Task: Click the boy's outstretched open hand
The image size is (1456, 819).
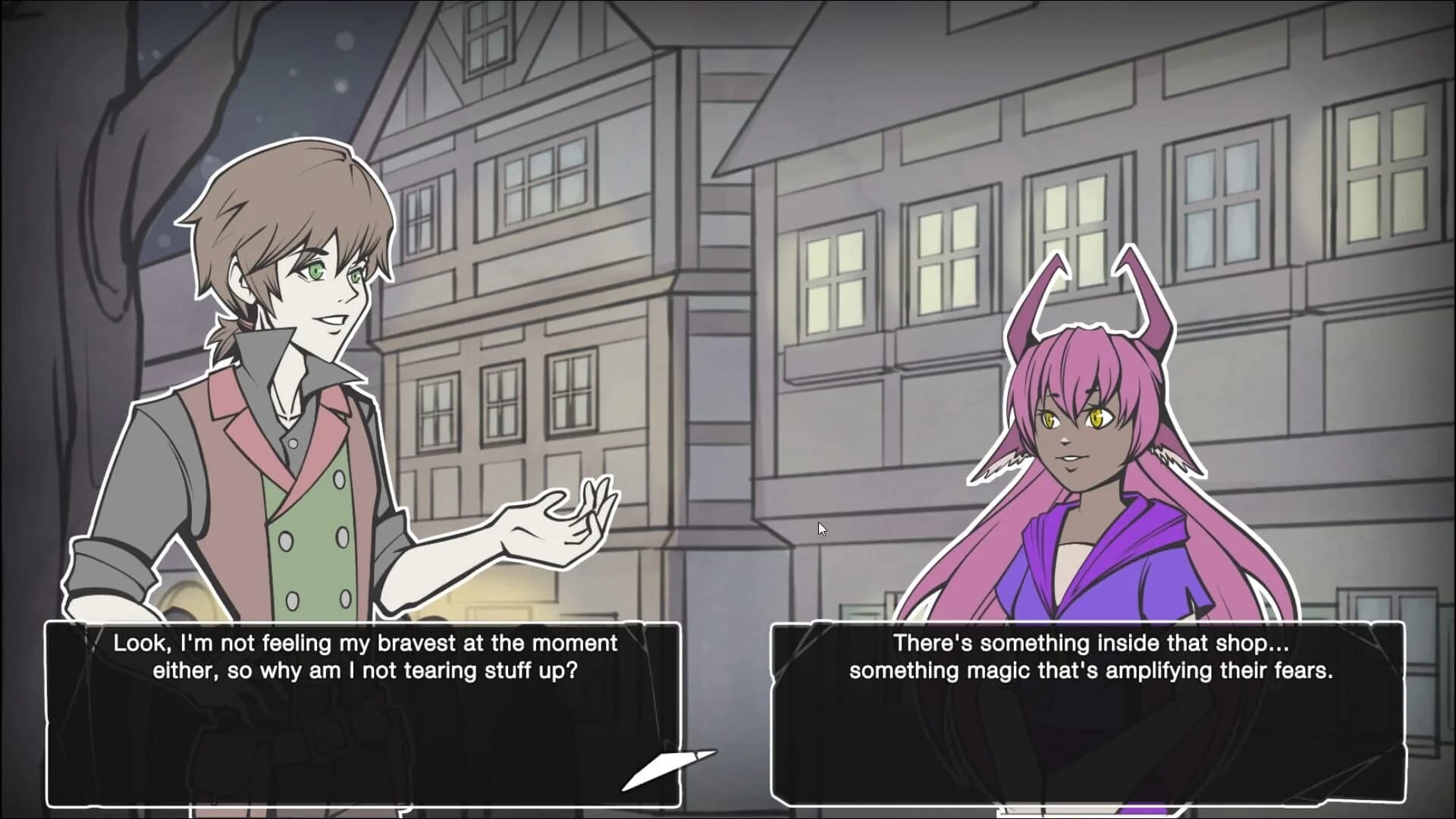Action: click(557, 523)
